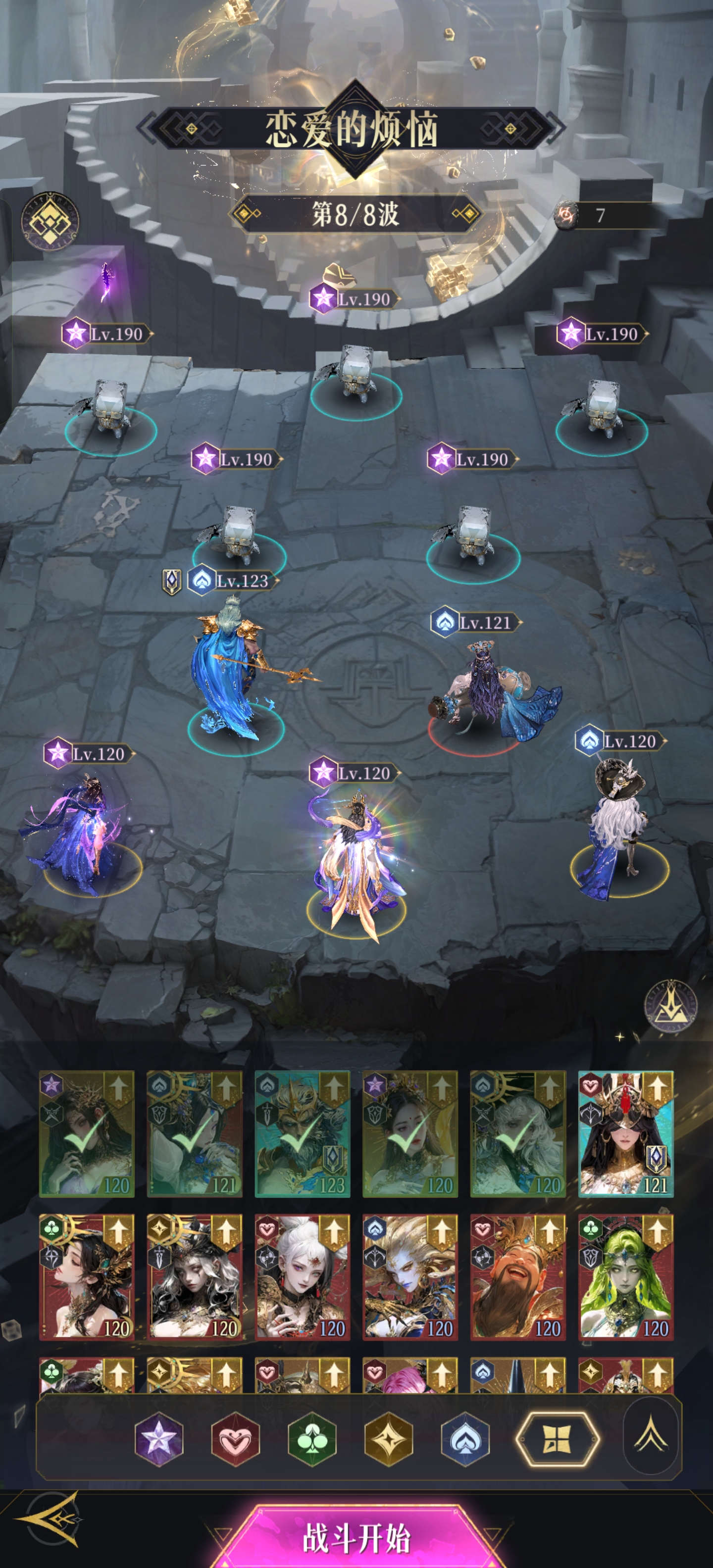Pick the laughing bearded man hero card
Image resolution: width=713 pixels, height=1568 pixels.
(x=517, y=1277)
